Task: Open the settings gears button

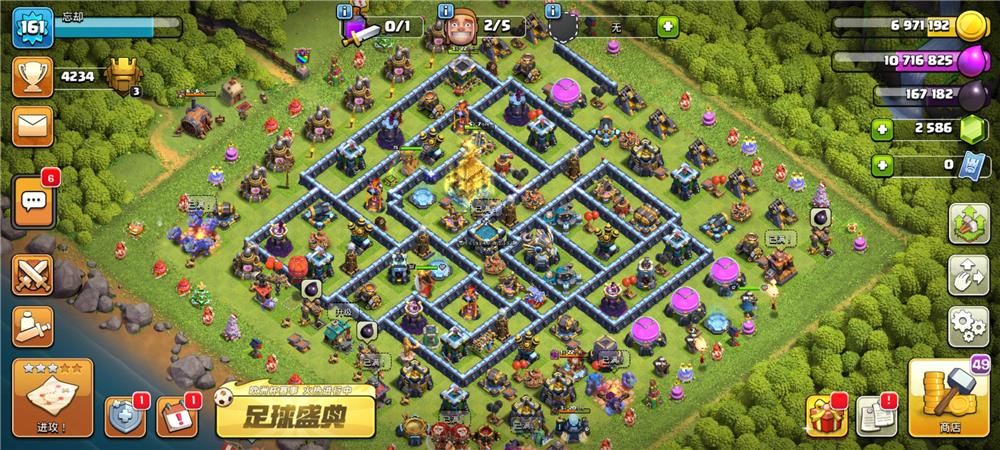Action: pos(968,325)
